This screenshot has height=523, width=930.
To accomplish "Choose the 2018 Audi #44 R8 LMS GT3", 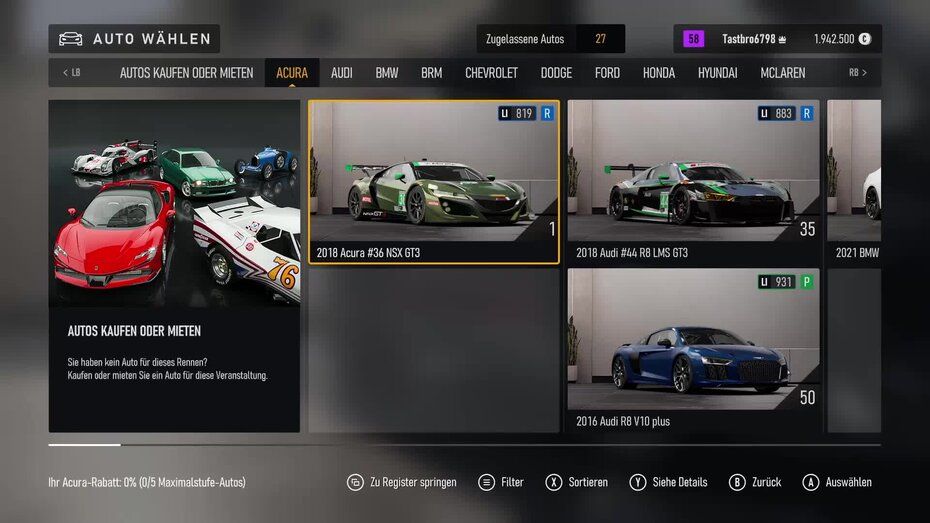I will point(694,181).
